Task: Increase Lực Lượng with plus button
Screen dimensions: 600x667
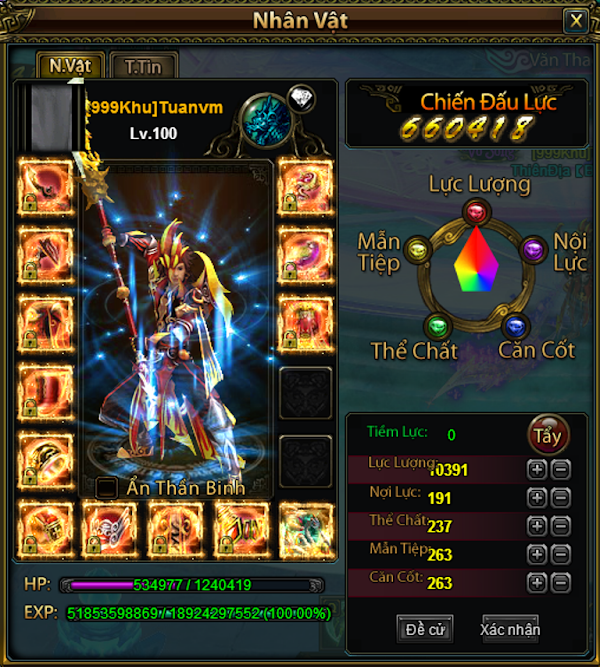Action: pos(537,468)
